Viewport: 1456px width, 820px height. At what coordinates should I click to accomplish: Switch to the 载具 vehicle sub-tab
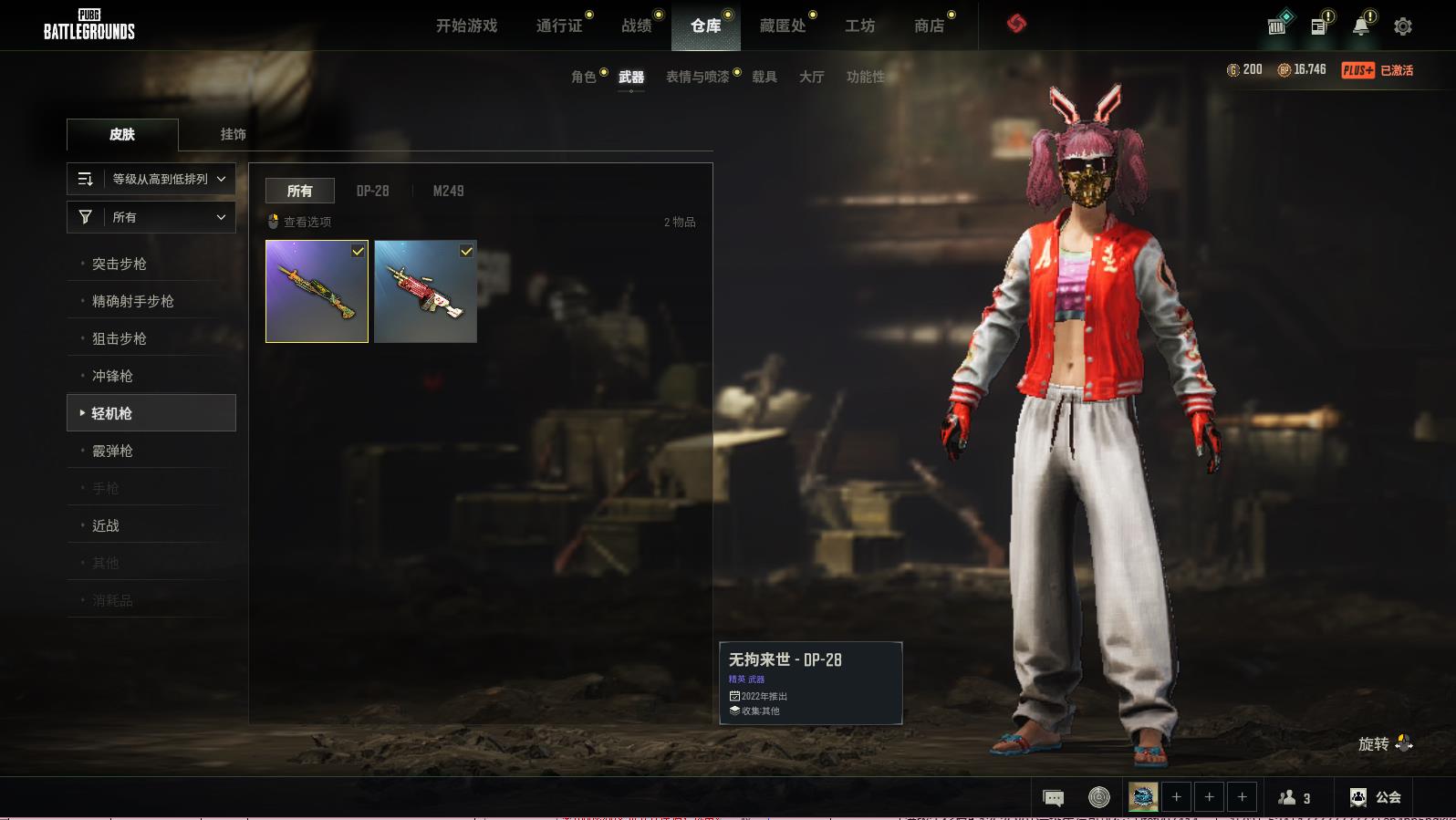point(764,77)
